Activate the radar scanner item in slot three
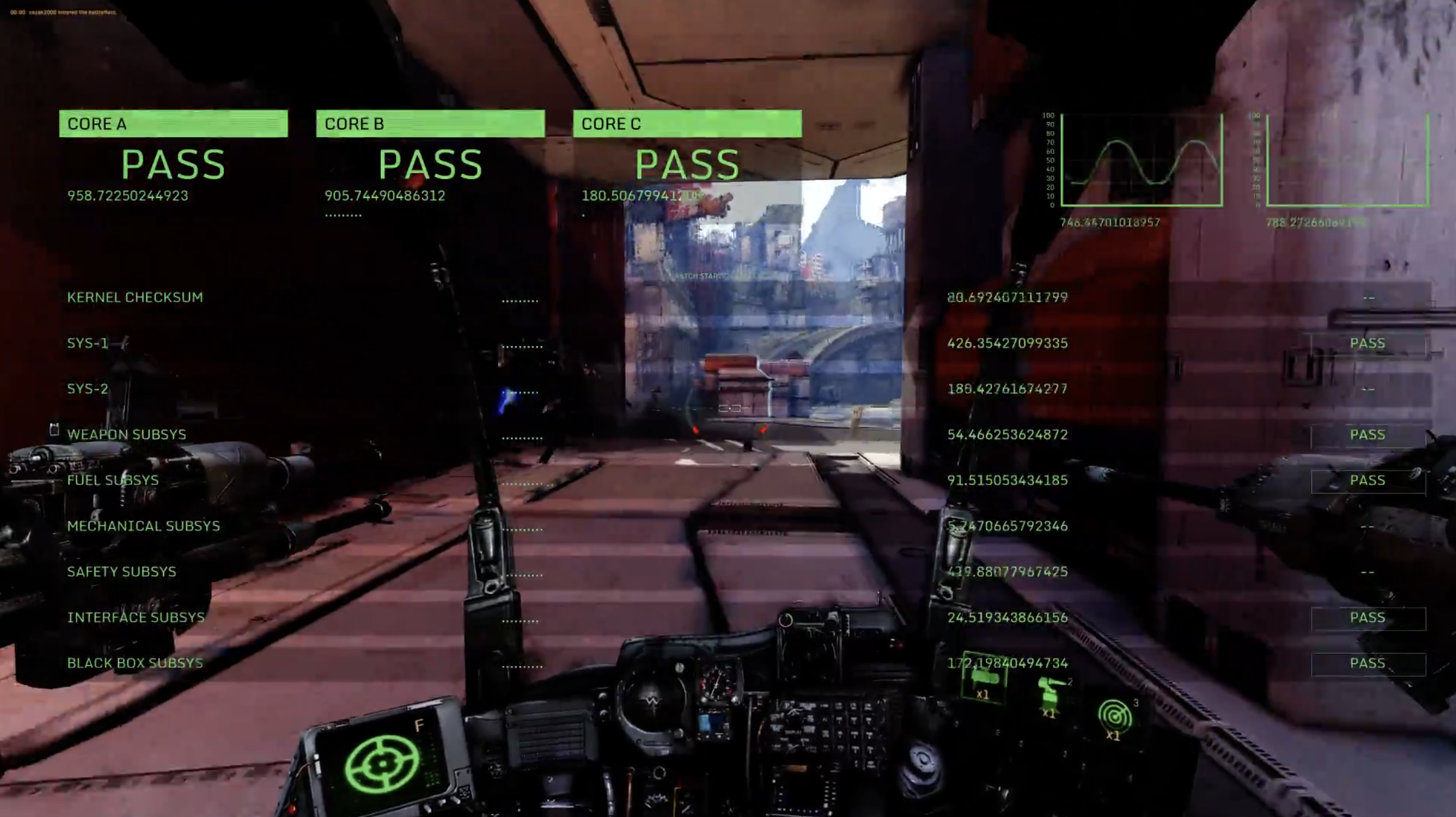This screenshot has width=1456, height=817. 1115,716
